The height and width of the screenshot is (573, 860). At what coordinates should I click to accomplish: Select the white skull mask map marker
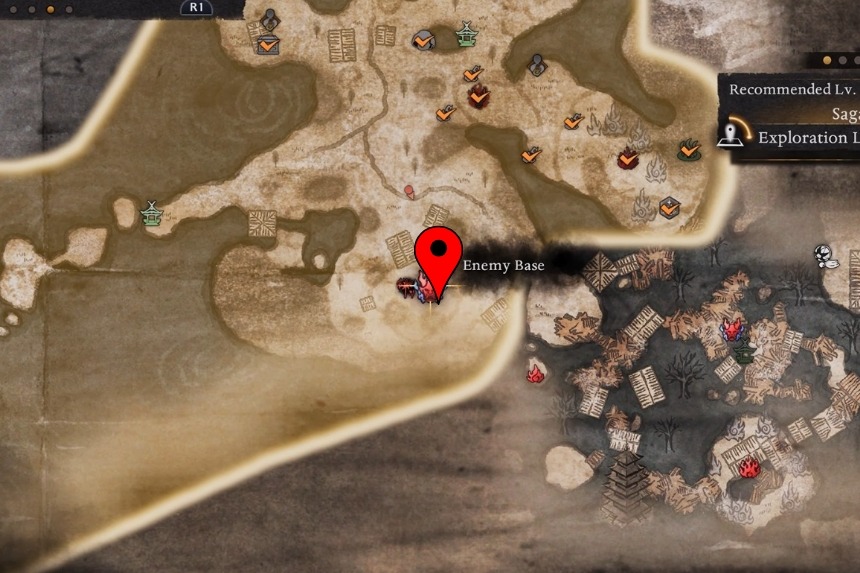(826, 255)
